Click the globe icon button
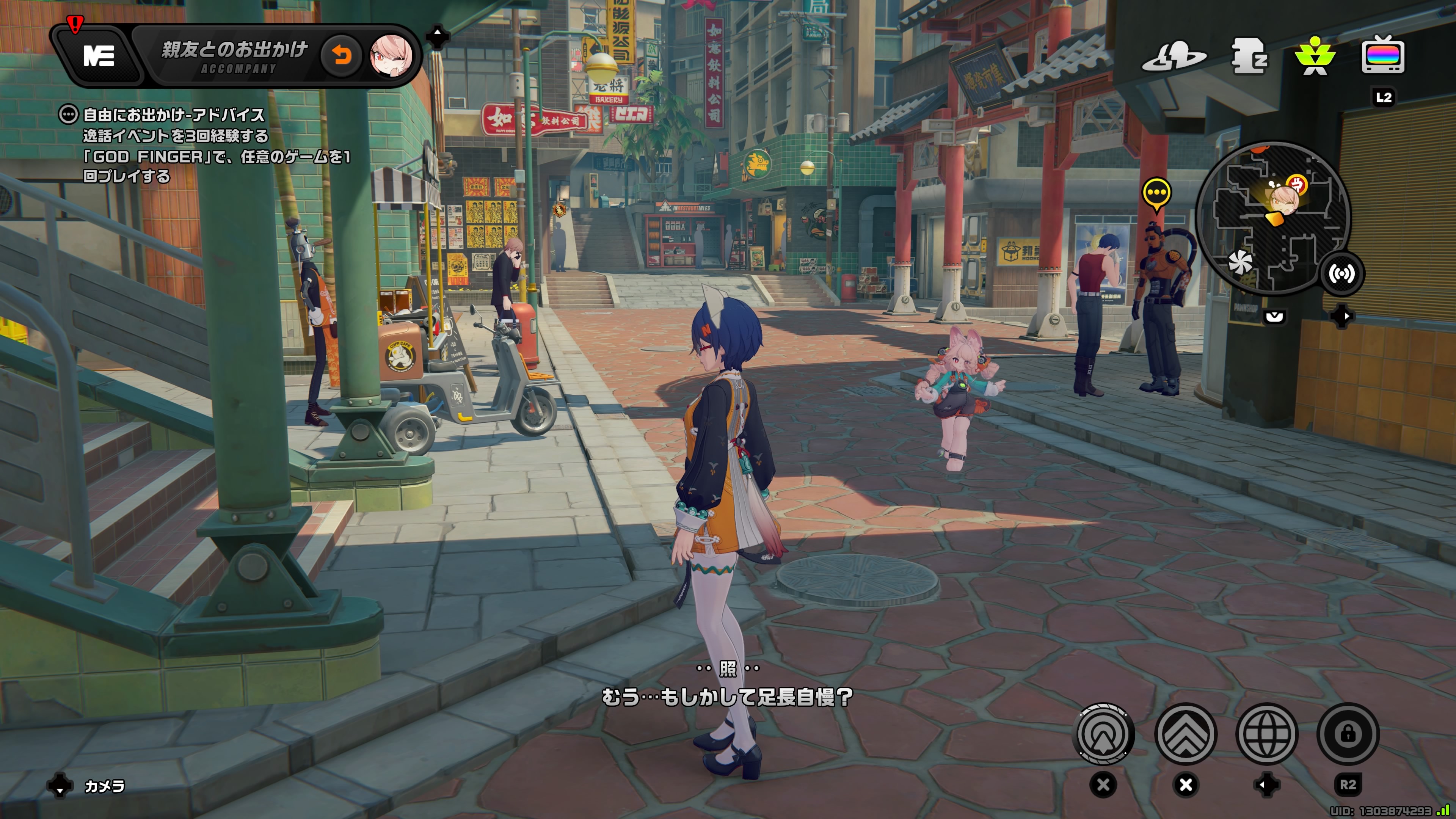 pos(1267,734)
